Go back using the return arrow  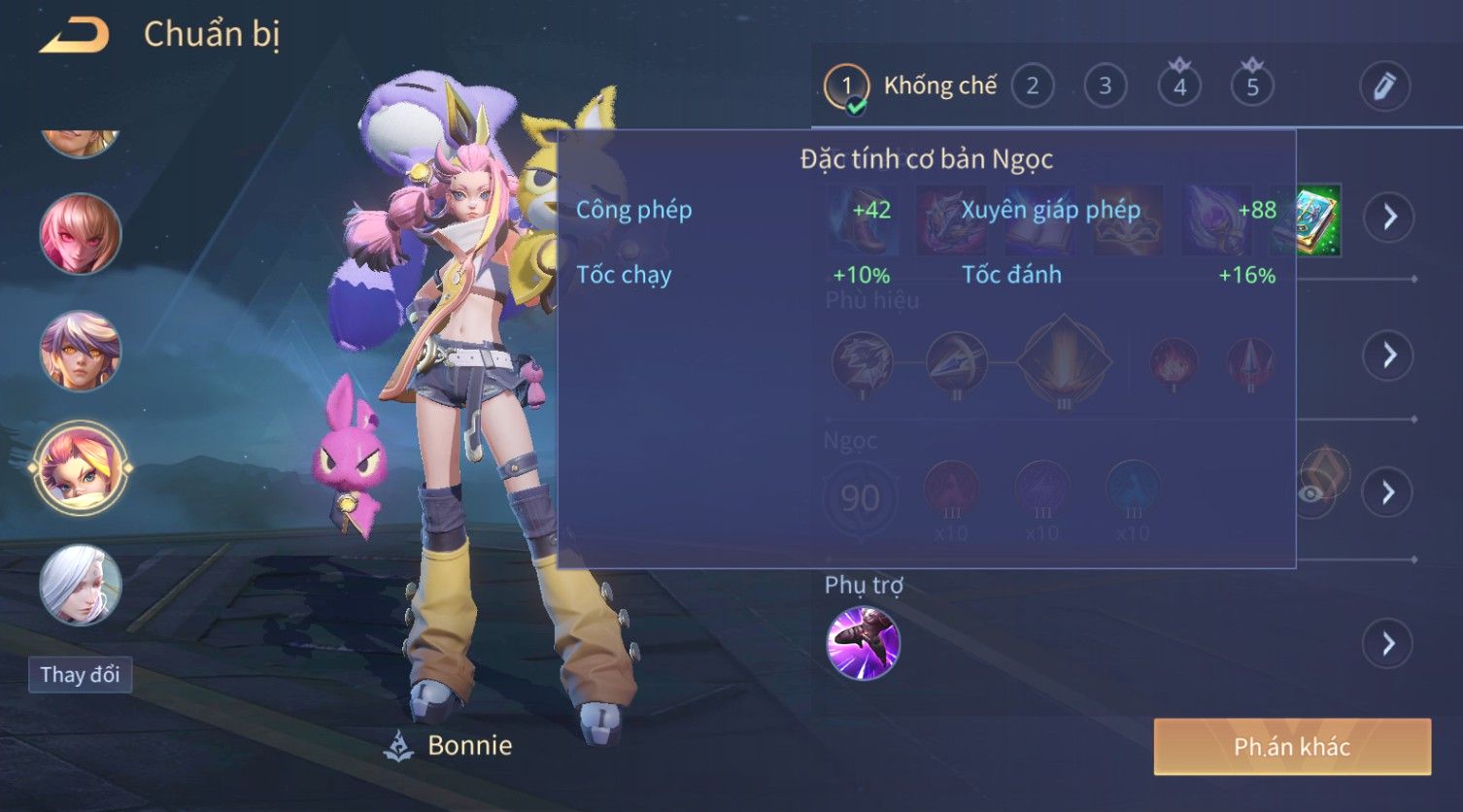[74, 36]
